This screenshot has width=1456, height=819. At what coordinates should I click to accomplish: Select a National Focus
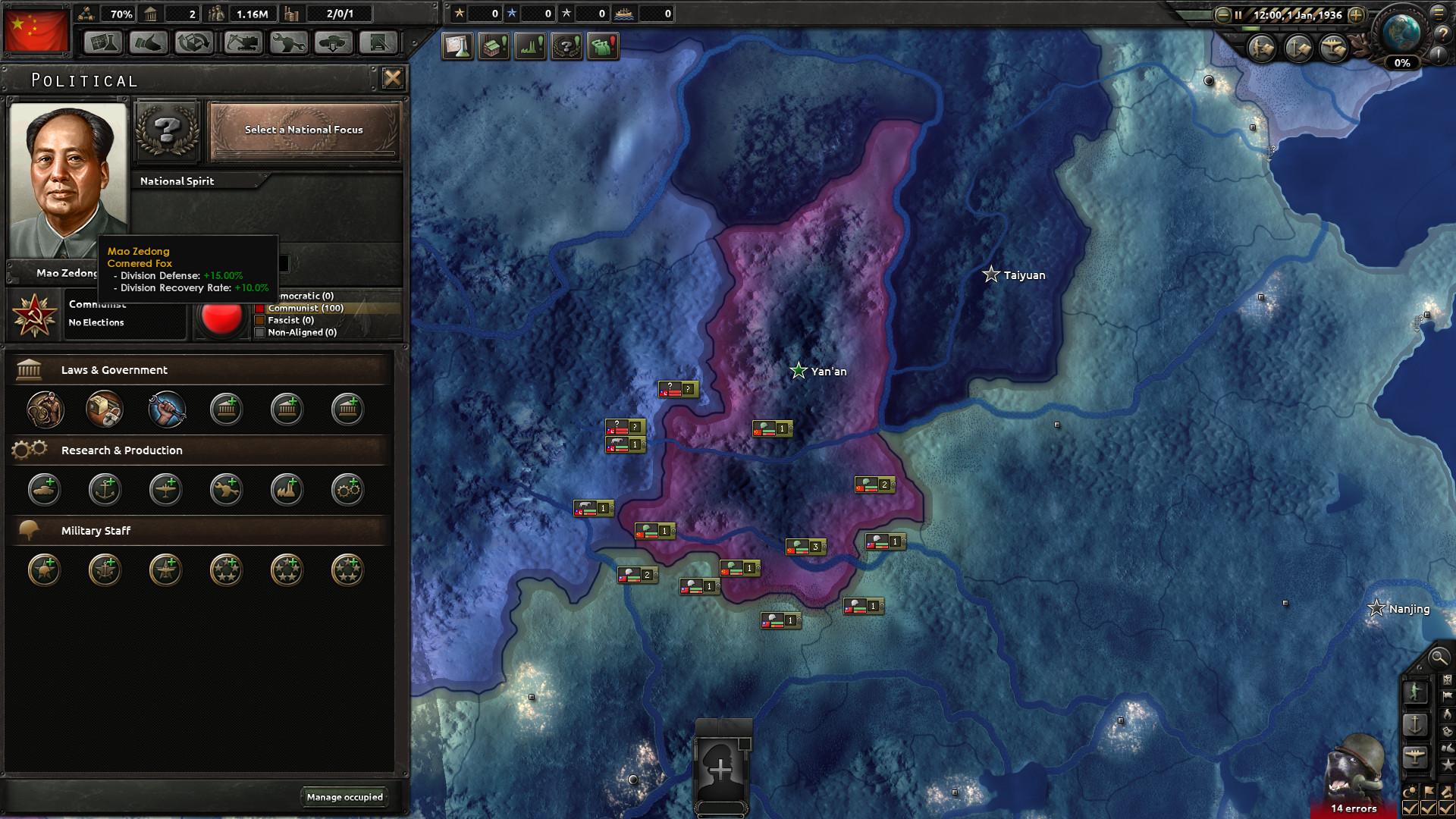click(x=304, y=130)
